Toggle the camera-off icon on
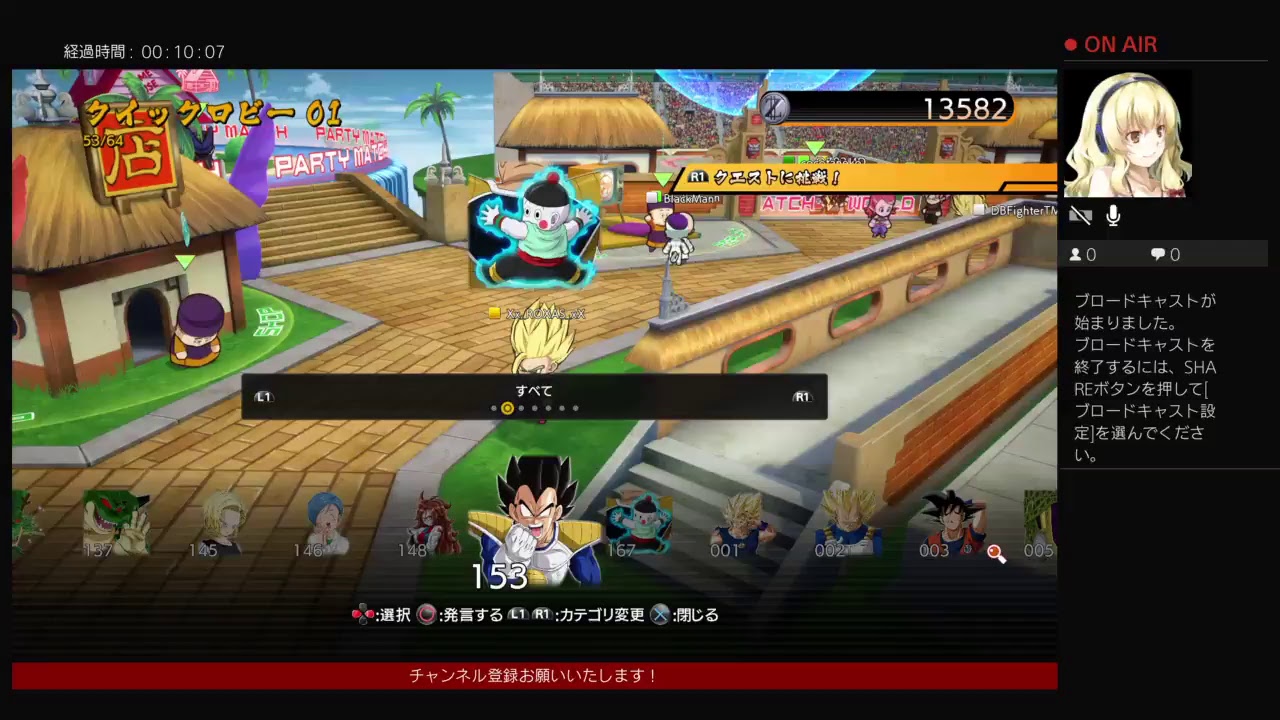This screenshot has width=1280, height=720. click(x=1081, y=214)
